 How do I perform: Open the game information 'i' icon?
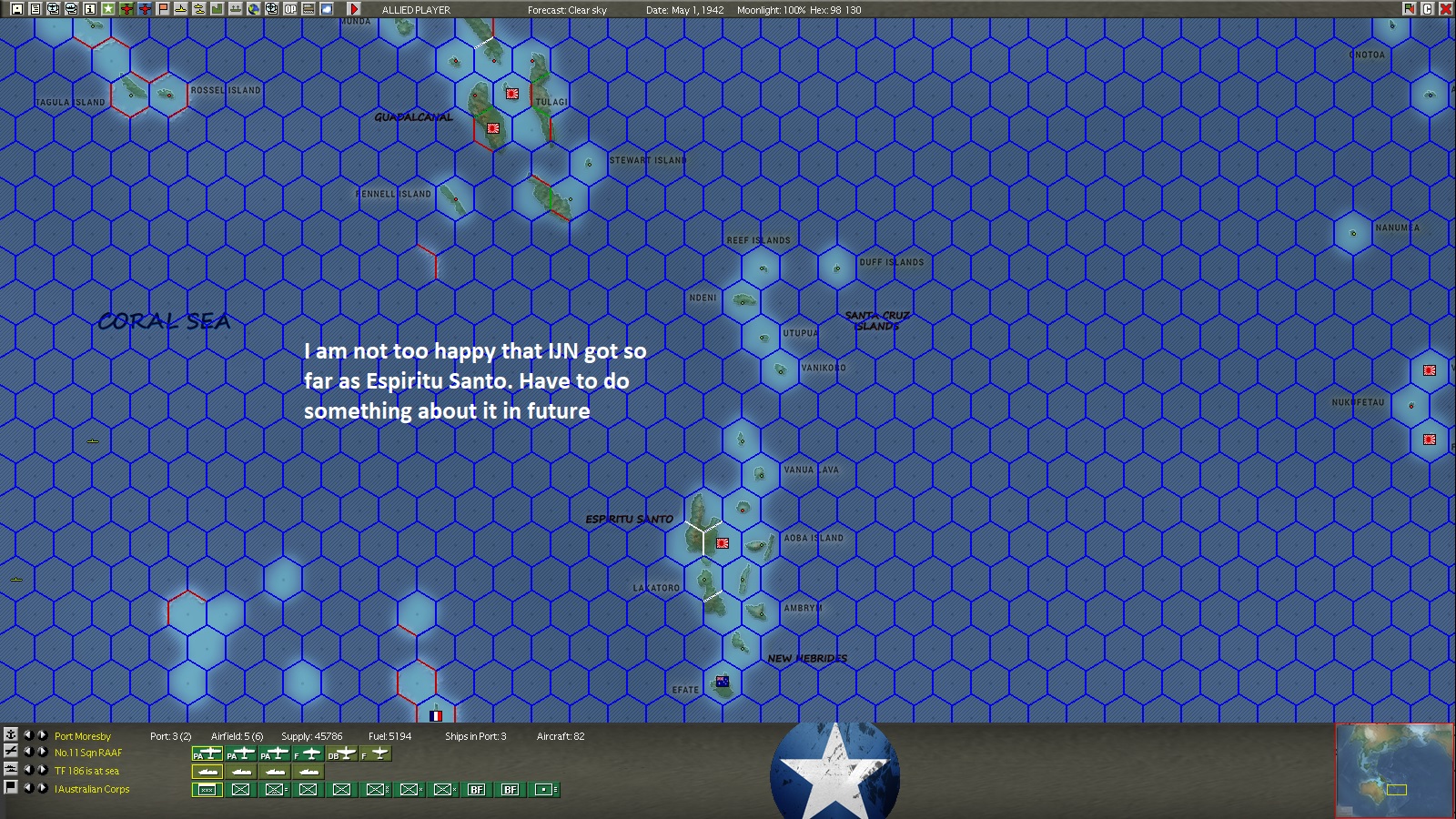click(x=91, y=9)
